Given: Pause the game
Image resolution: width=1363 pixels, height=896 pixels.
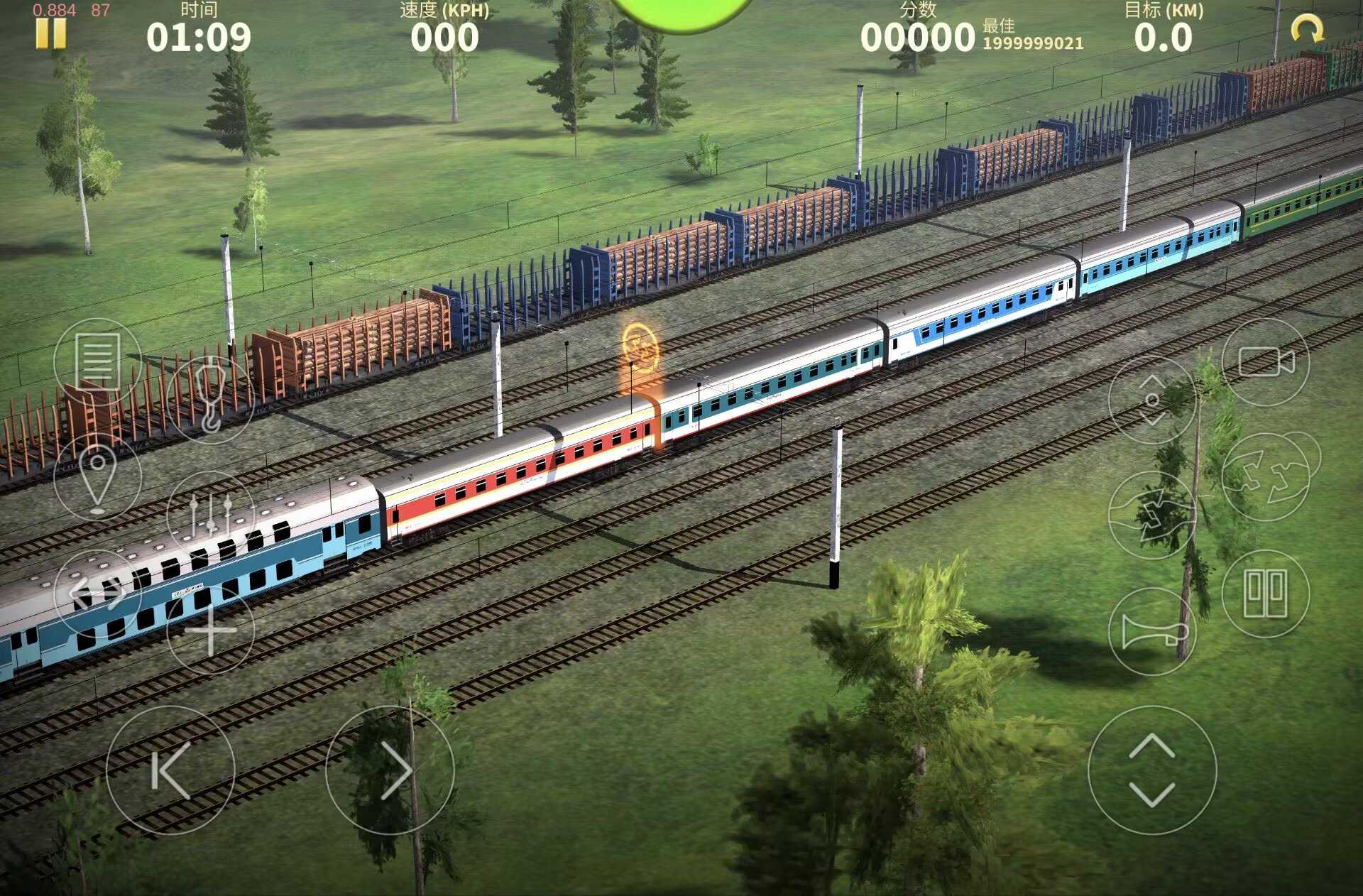Looking at the screenshot, I should coord(50,33).
